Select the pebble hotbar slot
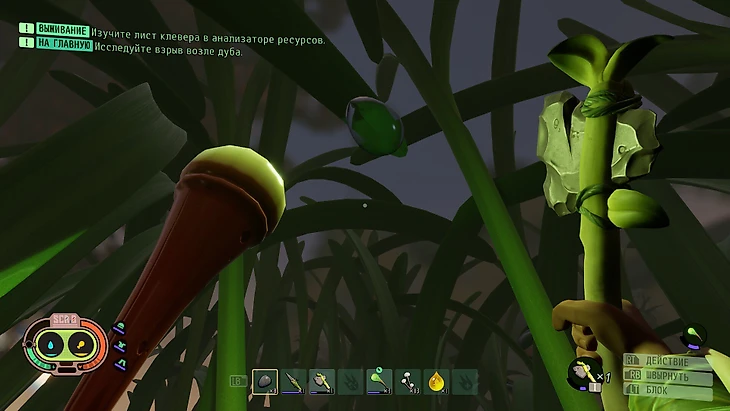730x411 pixels. point(264,381)
